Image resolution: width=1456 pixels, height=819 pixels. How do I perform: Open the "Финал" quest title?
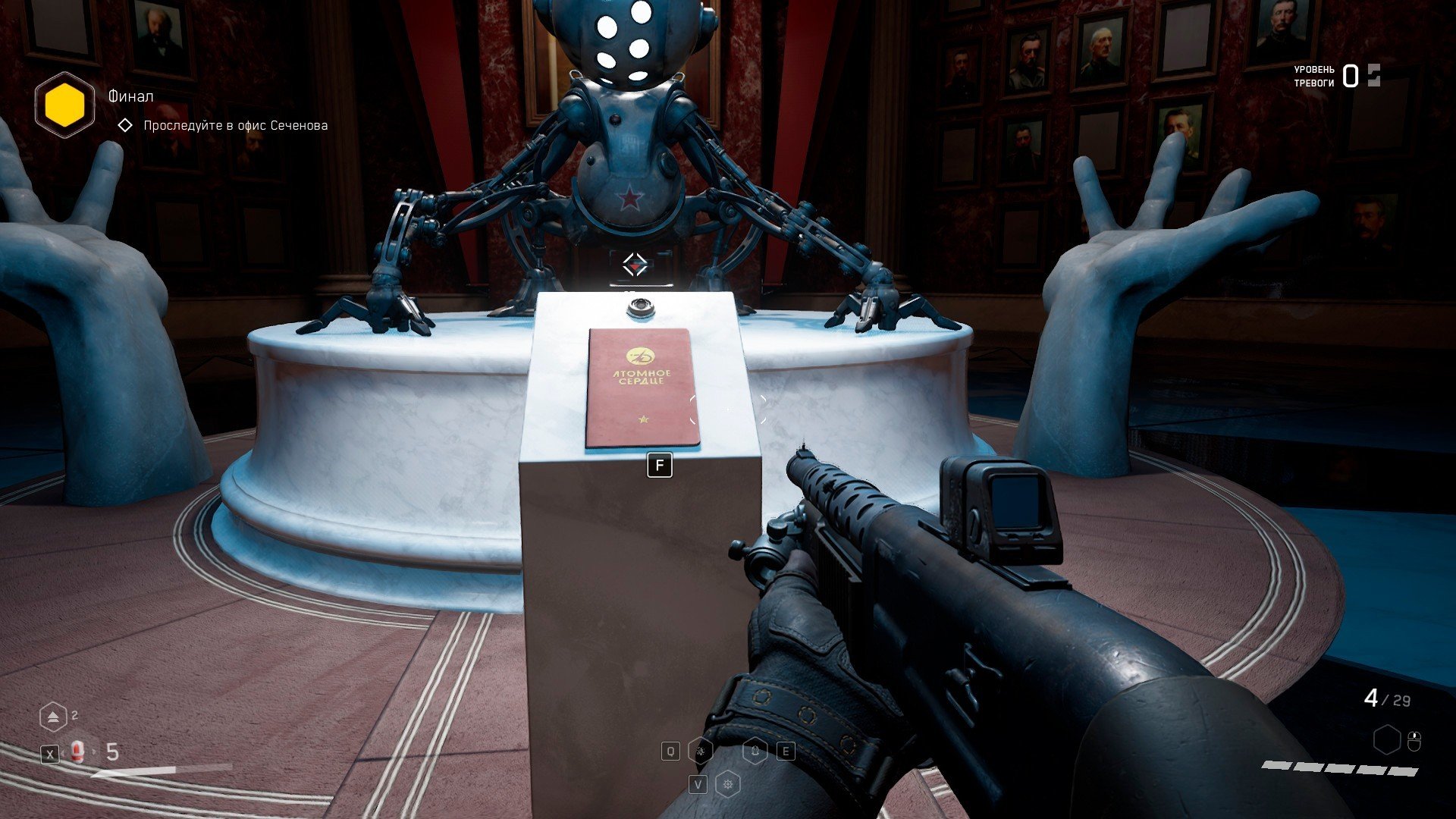[130, 96]
